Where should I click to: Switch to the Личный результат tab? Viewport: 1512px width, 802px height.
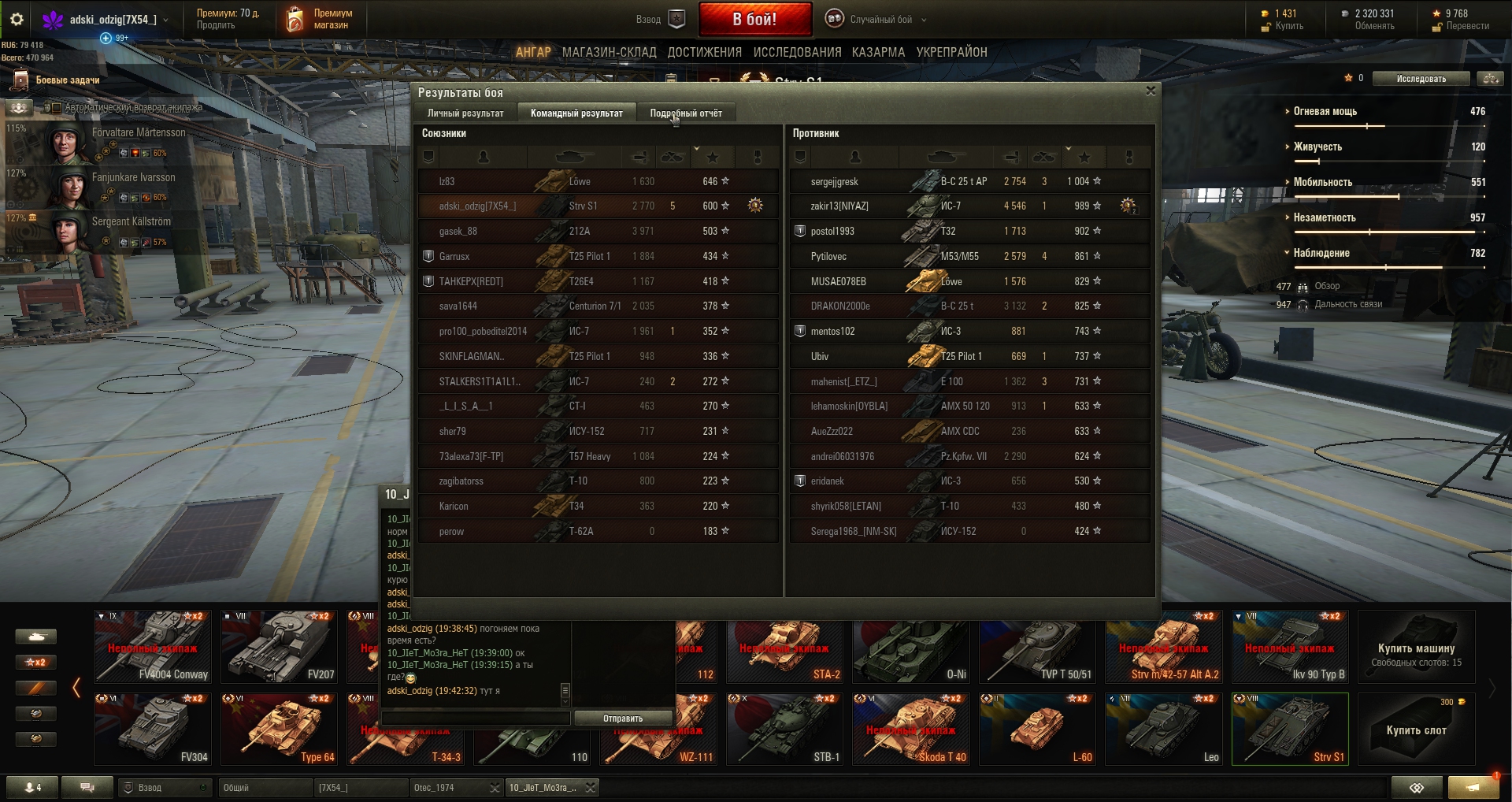pyautogui.click(x=465, y=113)
